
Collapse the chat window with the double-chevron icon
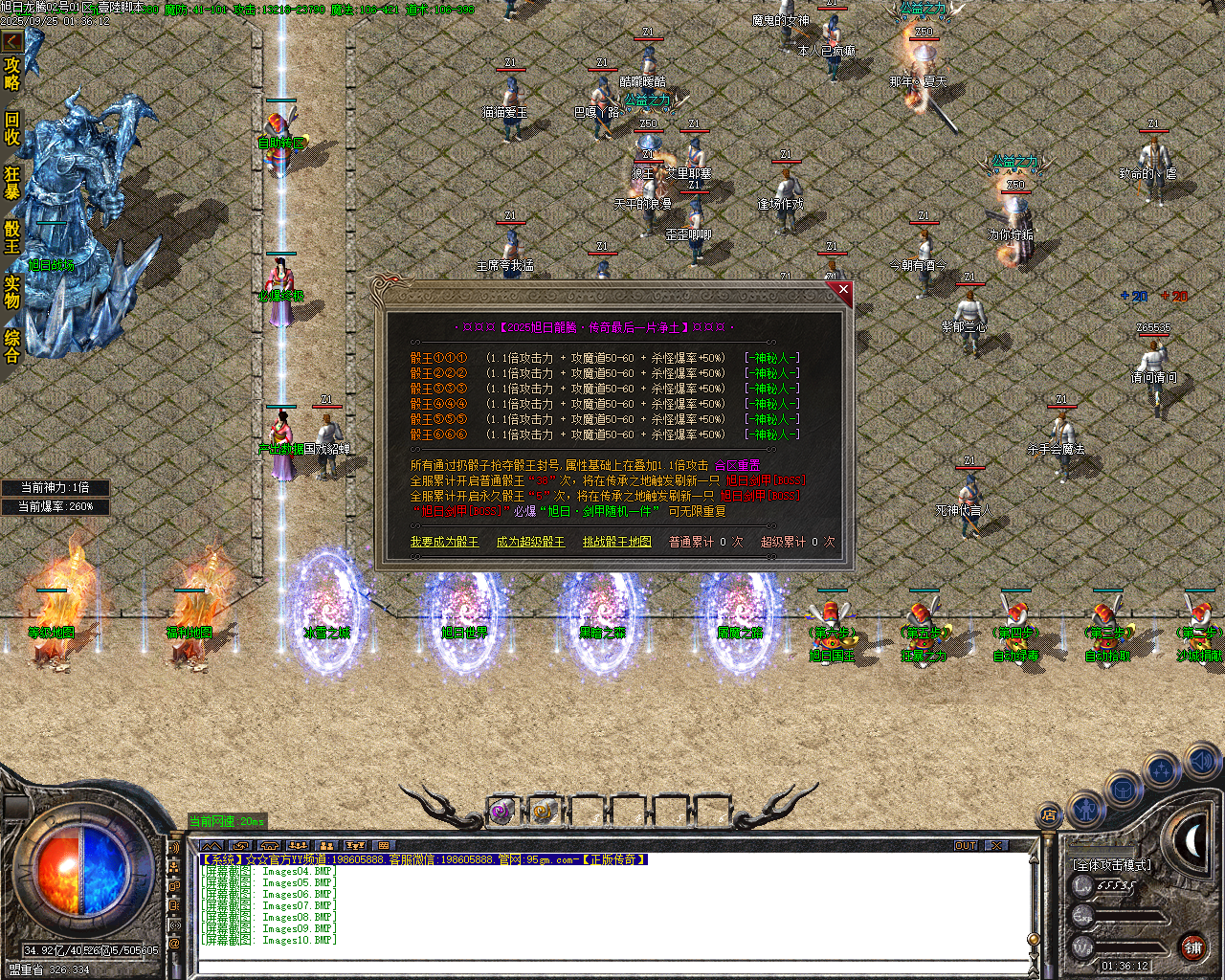213,846
